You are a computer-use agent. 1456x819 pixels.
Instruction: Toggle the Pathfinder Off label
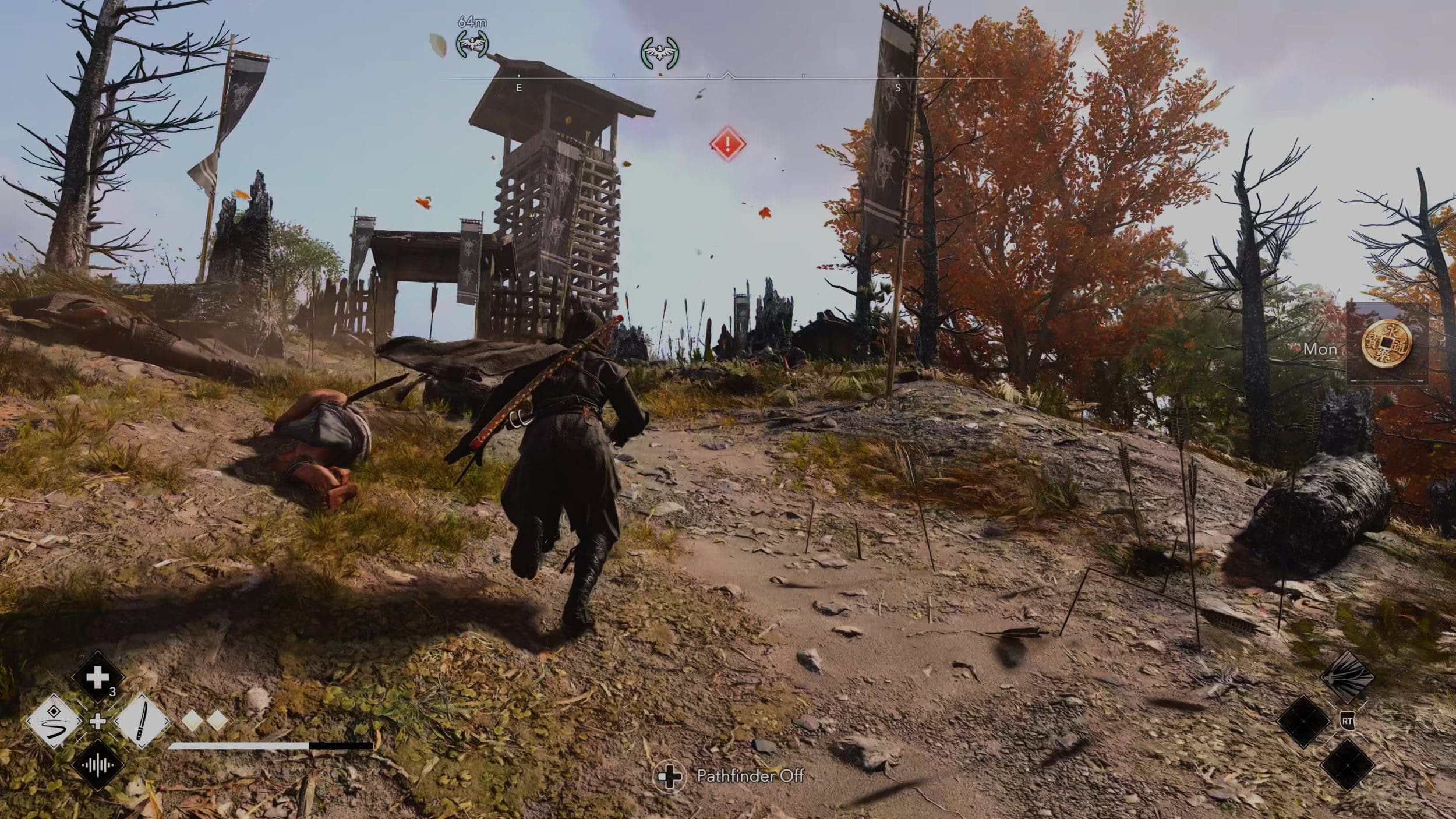click(750, 776)
